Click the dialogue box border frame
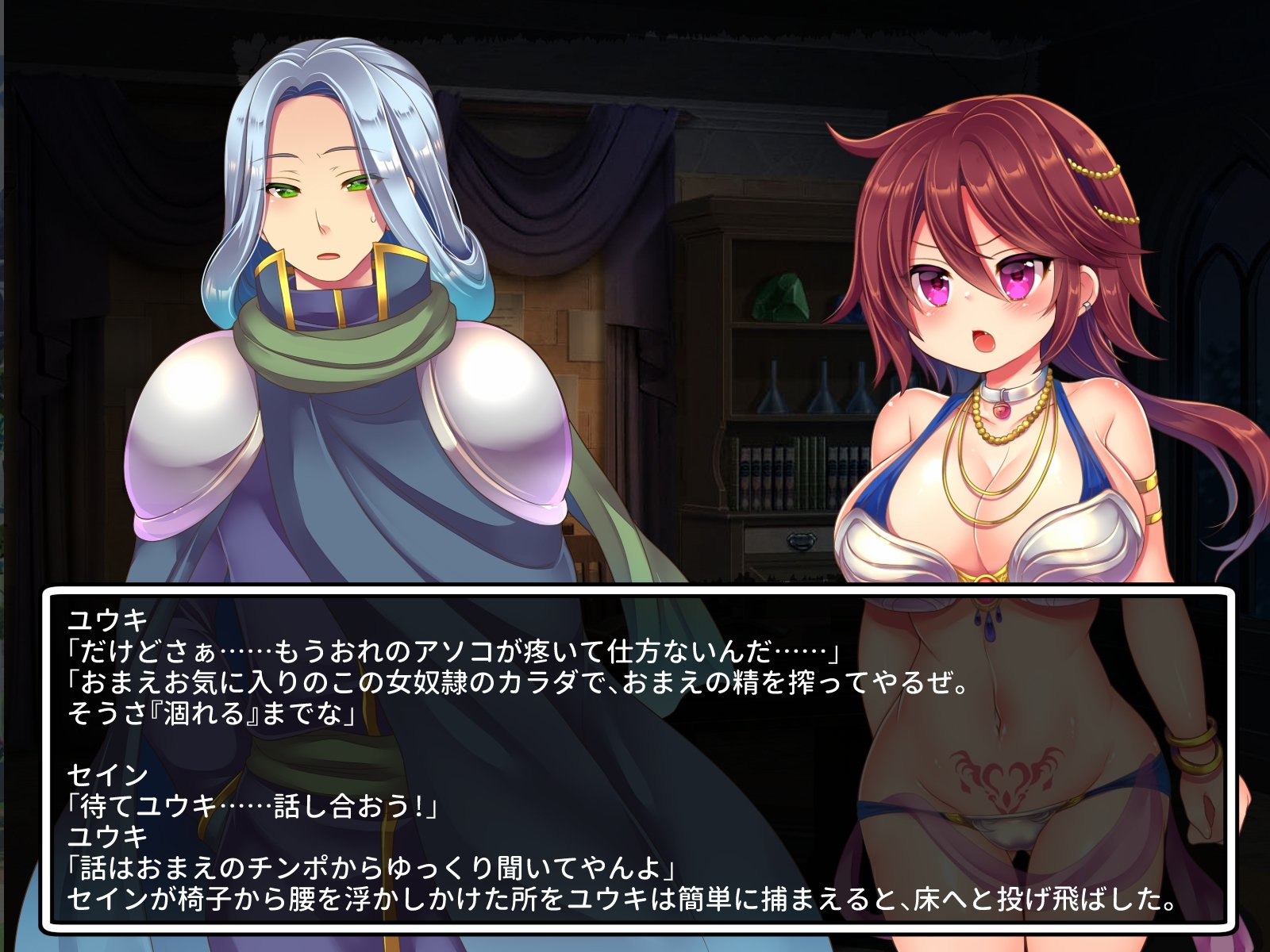 [635, 591]
